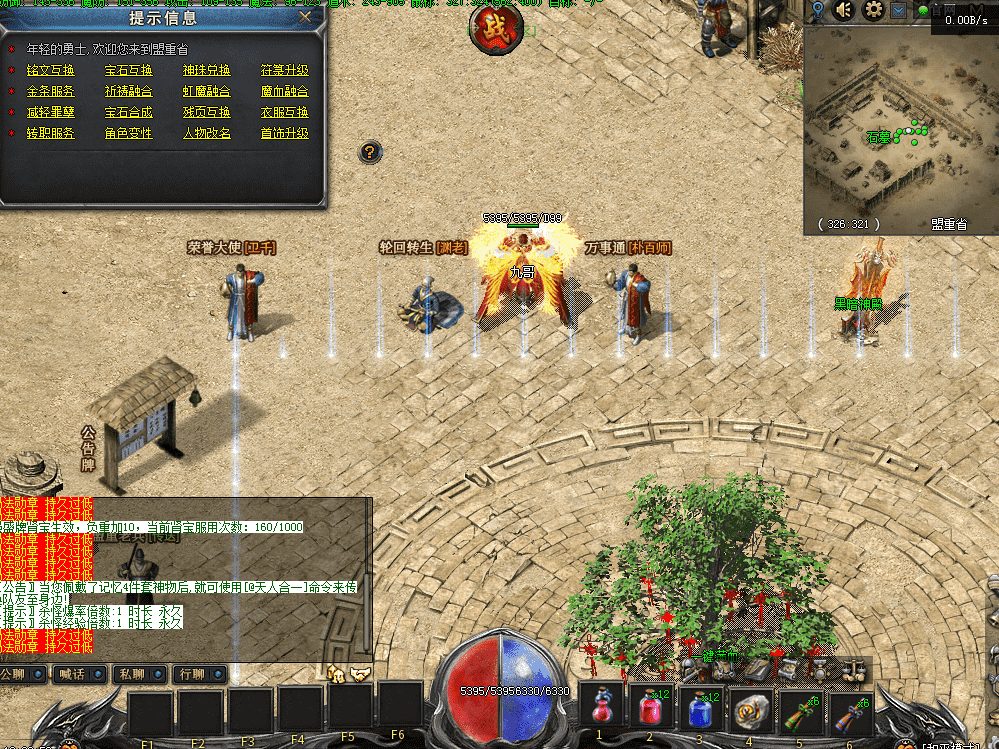Click the 衣服互换 link
999x749 pixels.
284,113
